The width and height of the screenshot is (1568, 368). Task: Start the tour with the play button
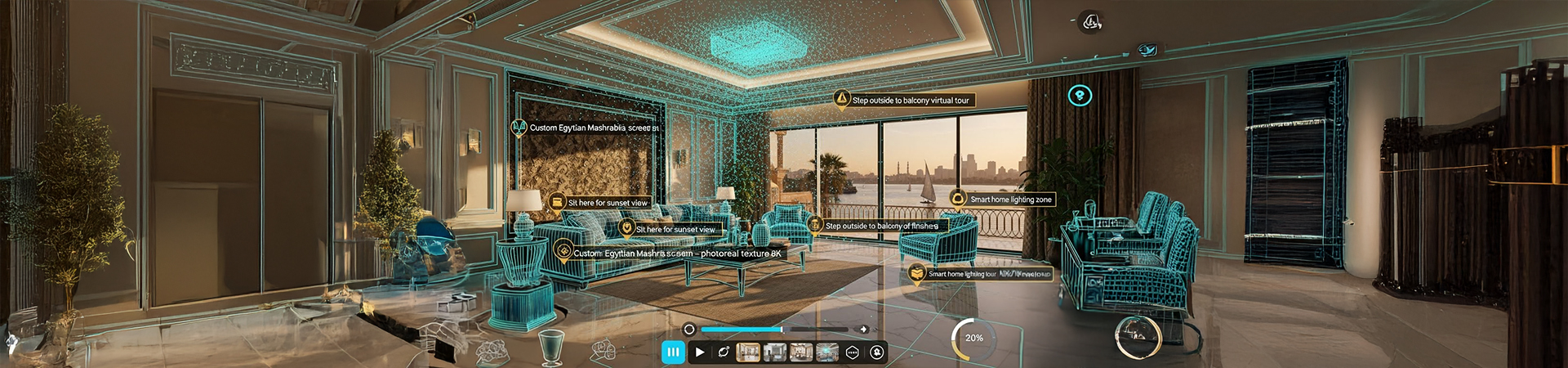click(700, 352)
